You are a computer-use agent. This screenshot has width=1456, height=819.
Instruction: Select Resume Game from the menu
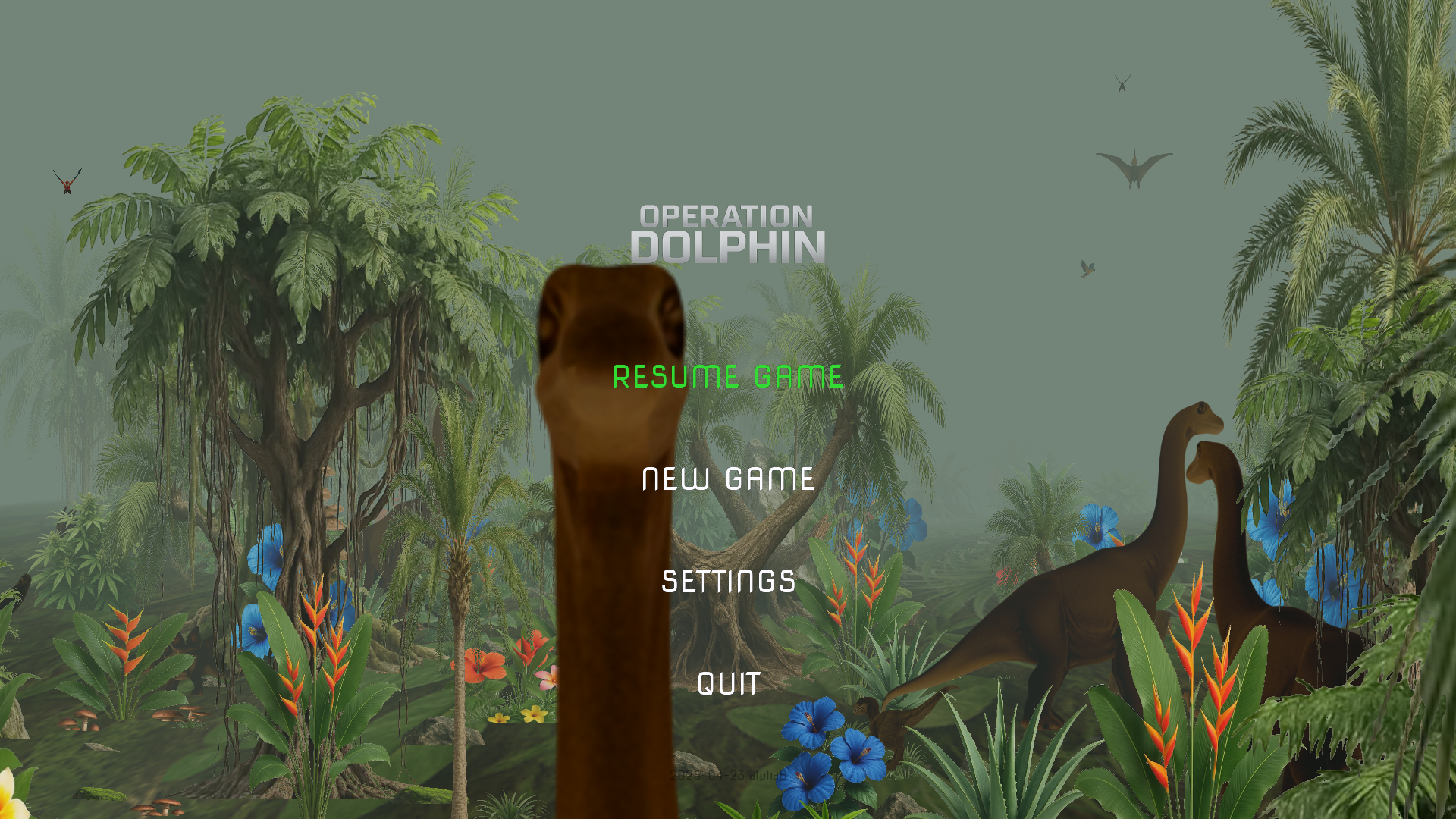tap(727, 377)
